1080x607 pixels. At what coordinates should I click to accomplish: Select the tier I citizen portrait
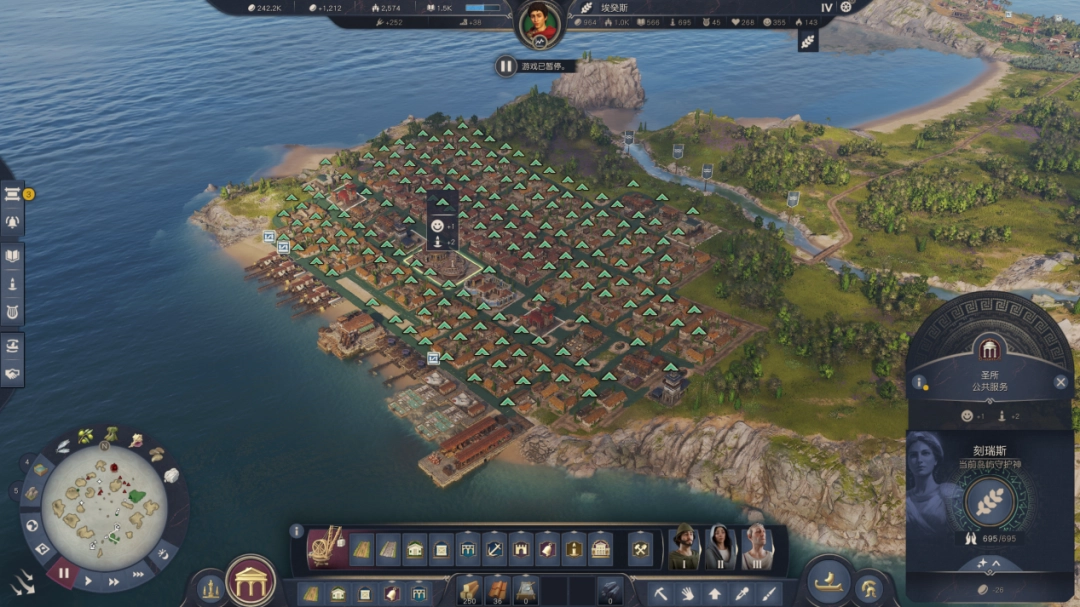[x=685, y=547]
